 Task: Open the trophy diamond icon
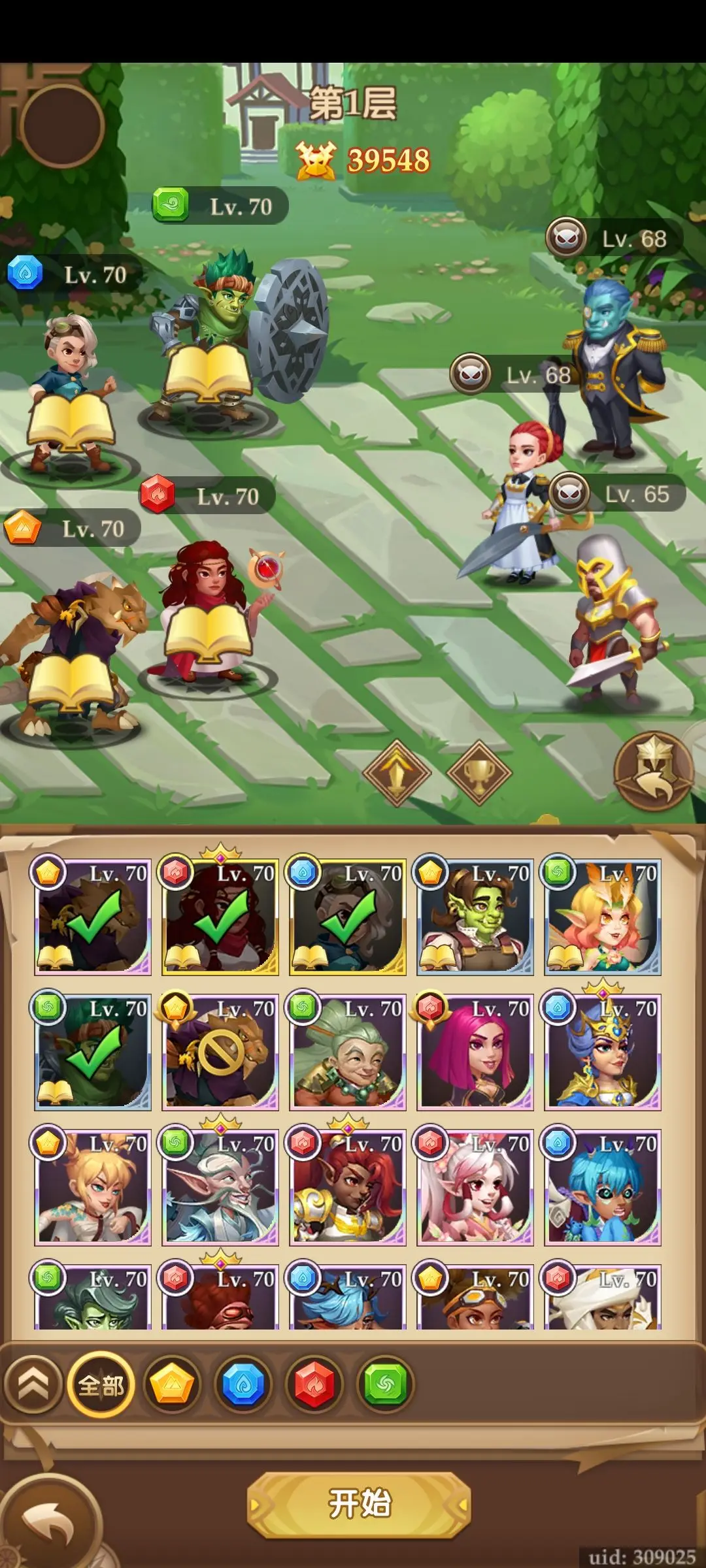click(x=479, y=773)
